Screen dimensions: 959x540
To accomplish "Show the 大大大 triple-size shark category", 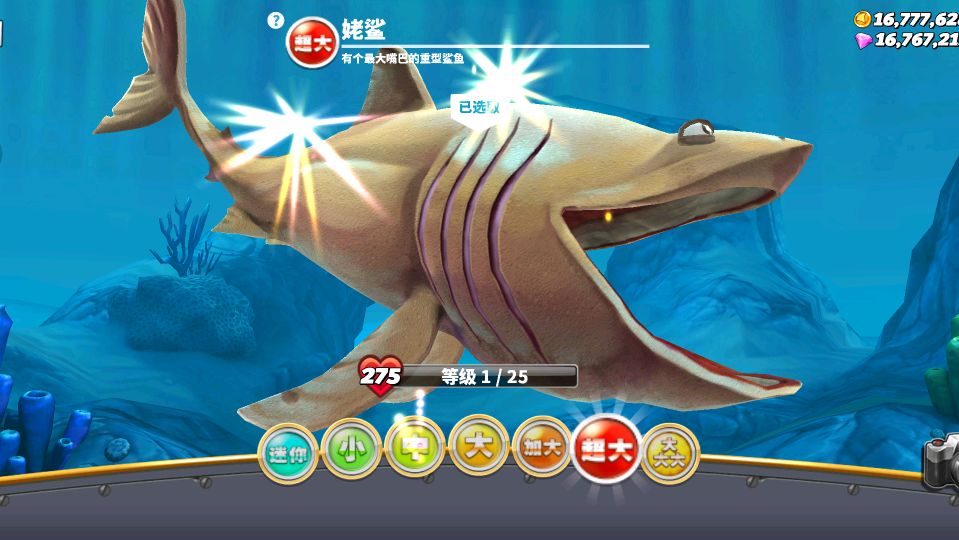I will click(x=668, y=454).
